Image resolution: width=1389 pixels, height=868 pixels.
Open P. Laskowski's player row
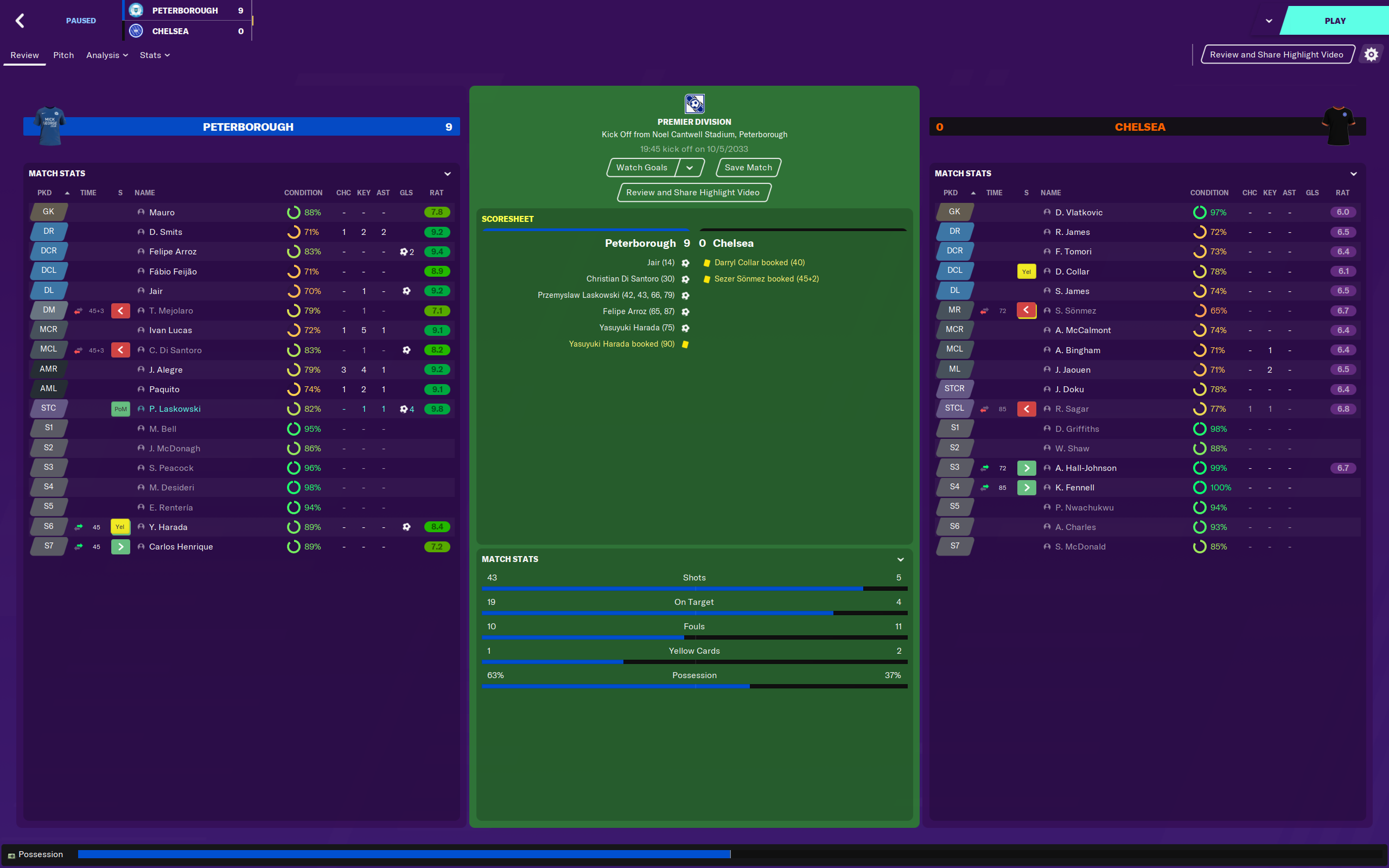click(175, 409)
